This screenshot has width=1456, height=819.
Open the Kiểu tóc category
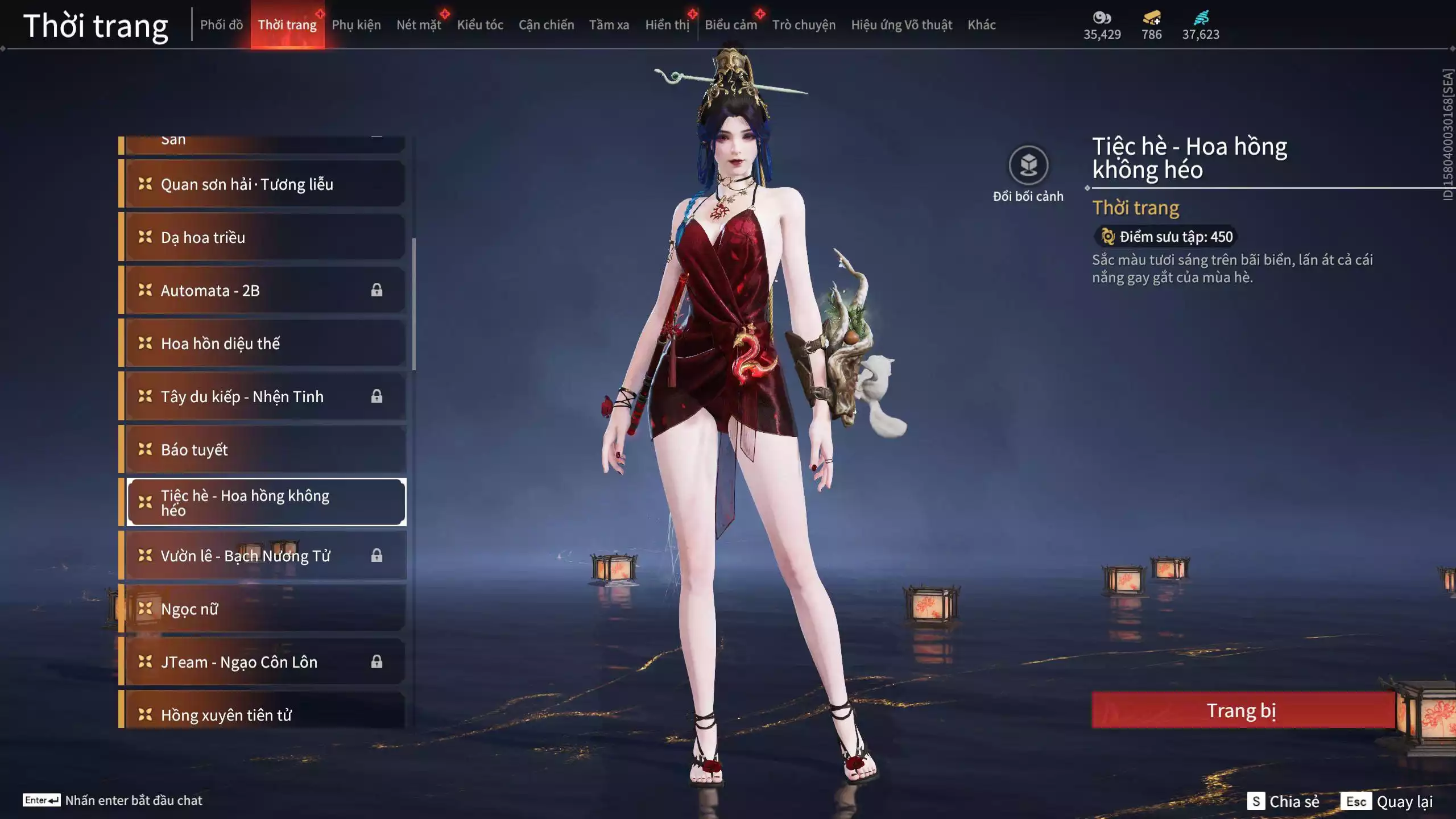coord(481,24)
